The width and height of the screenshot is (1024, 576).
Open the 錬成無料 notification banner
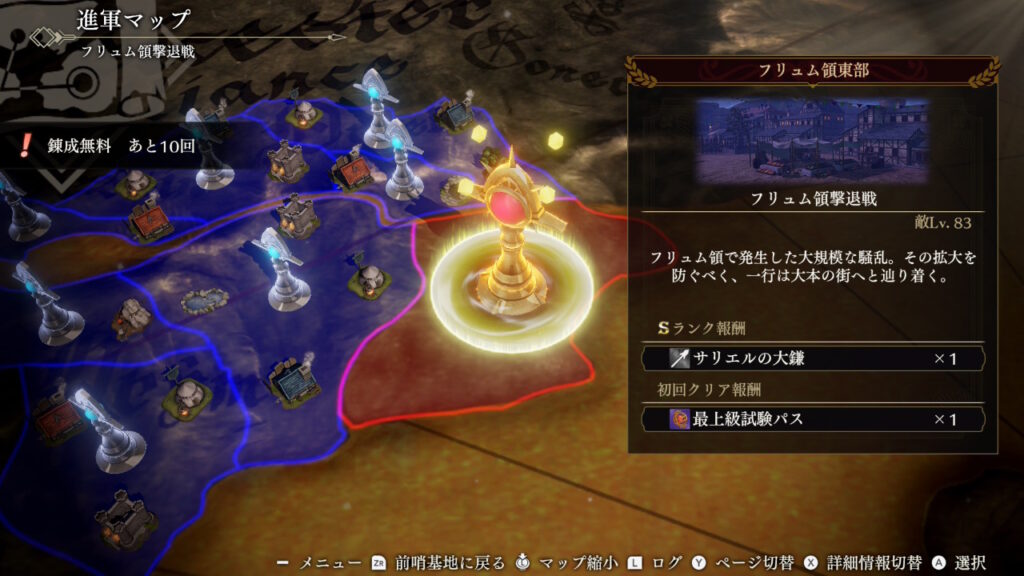tap(110, 146)
